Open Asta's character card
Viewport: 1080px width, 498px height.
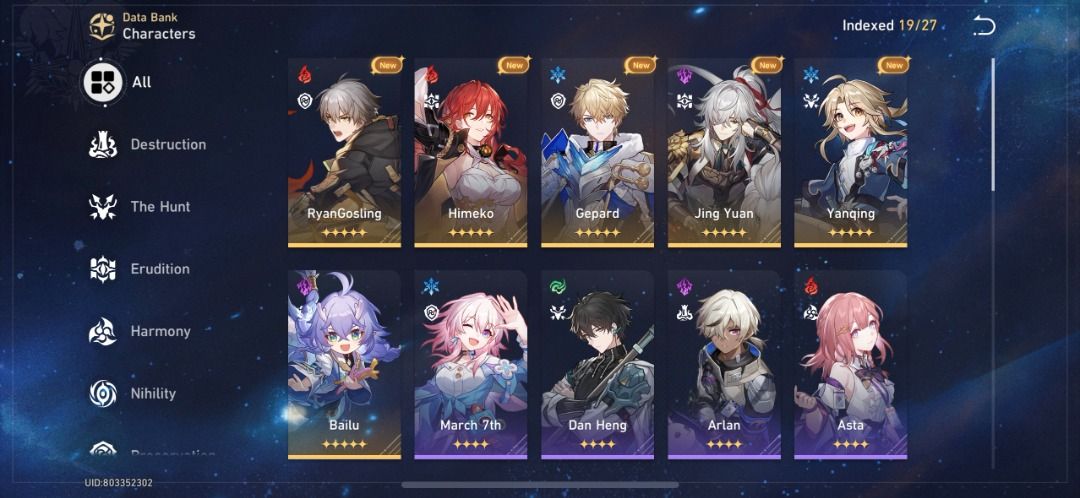(x=851, y=364)
